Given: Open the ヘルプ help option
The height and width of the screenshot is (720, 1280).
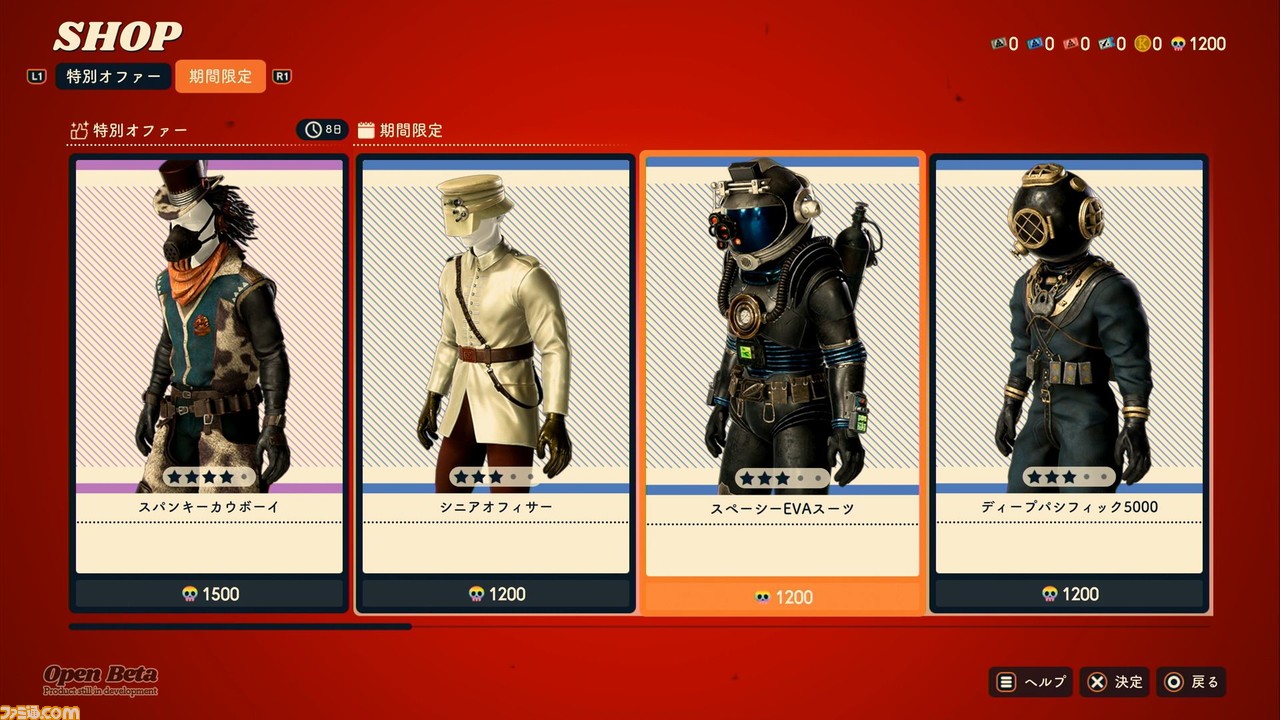Looking at the screenshot, I should click(x=1031, y=682).
